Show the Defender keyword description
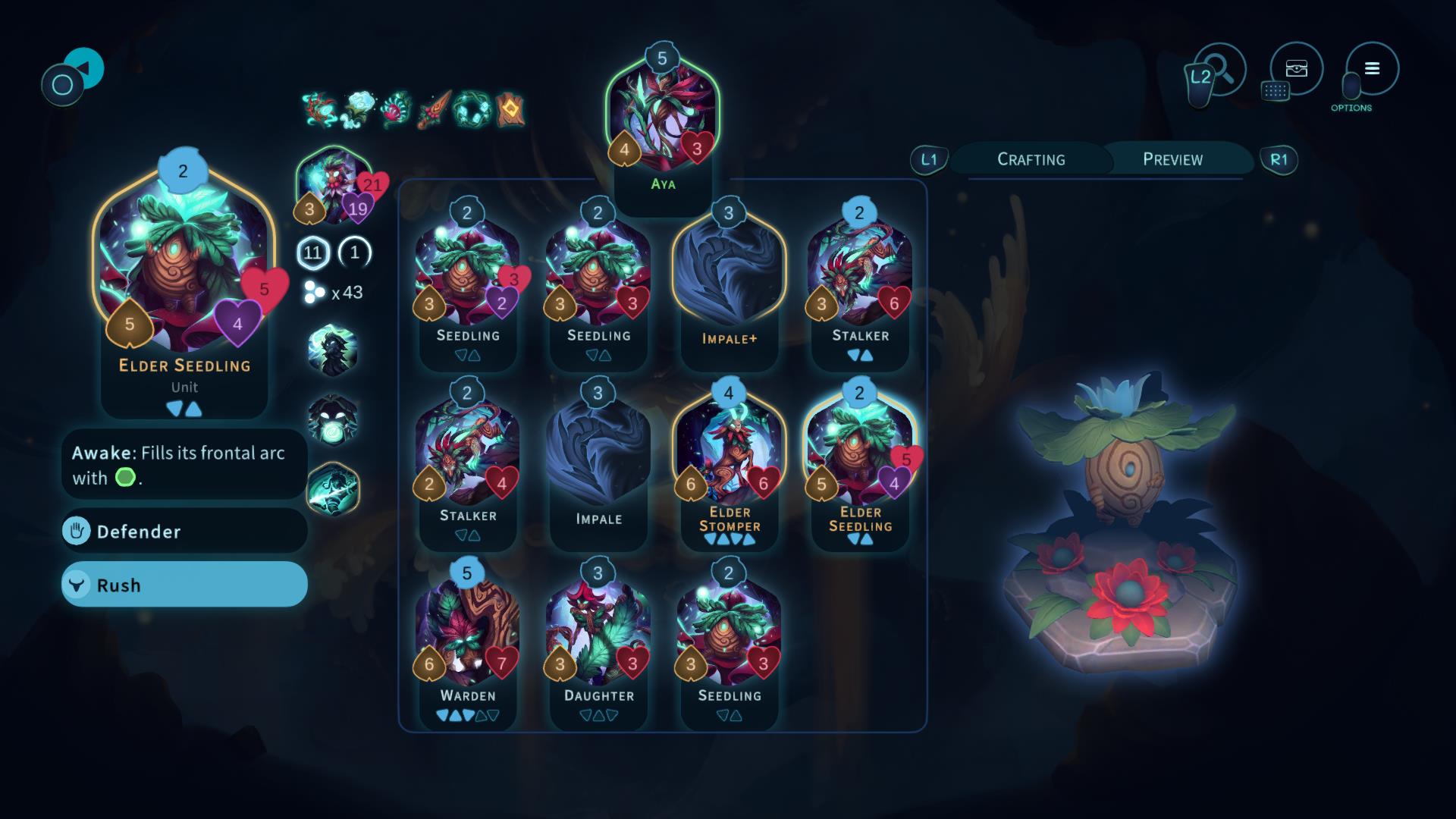The height and width of the screenshot is (819, 1456). coord(184,531)
